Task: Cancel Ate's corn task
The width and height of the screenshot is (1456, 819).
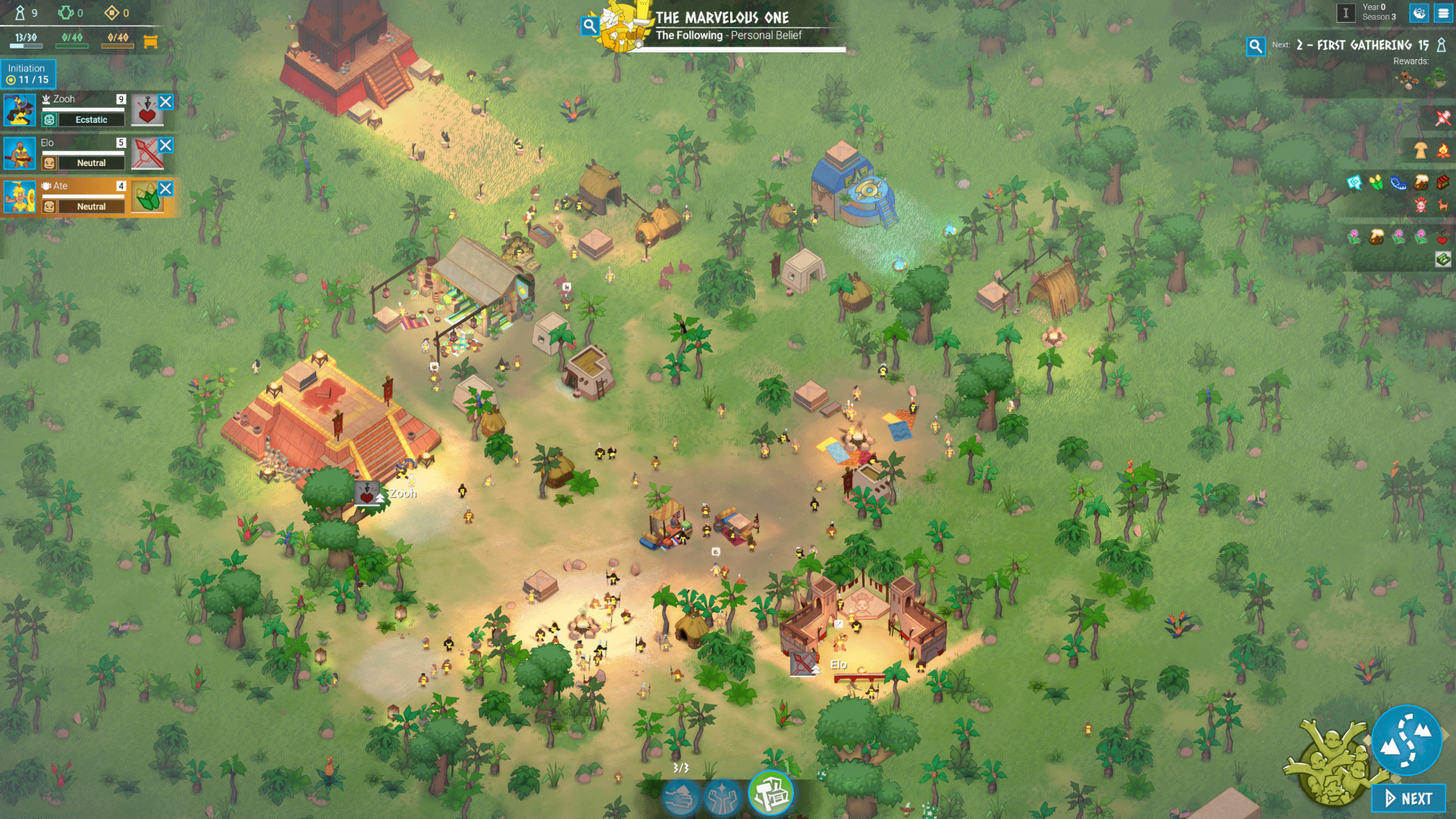Action: coord(165,188)
